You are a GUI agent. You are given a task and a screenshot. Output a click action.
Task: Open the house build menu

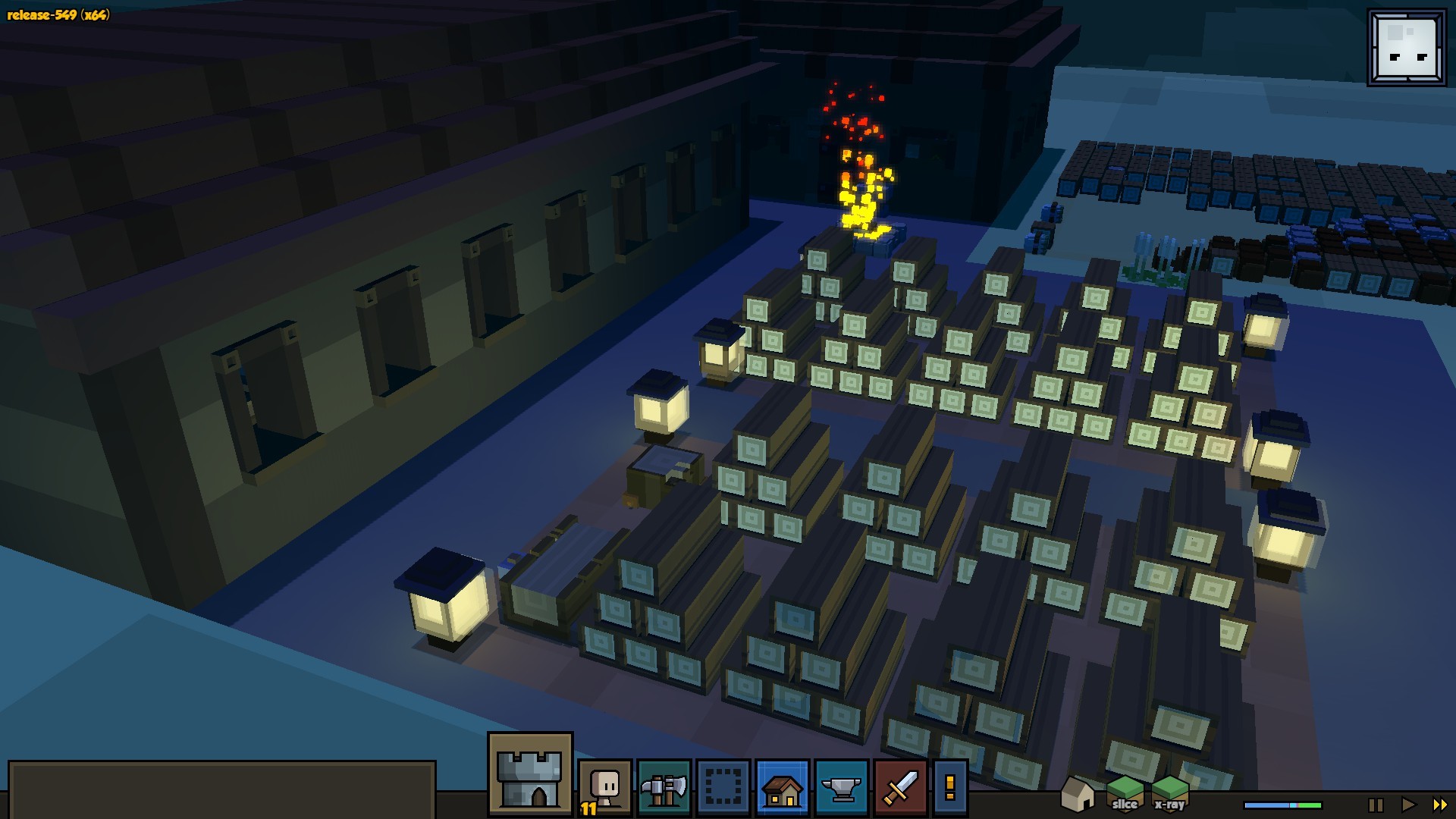(x=782, y=788)
